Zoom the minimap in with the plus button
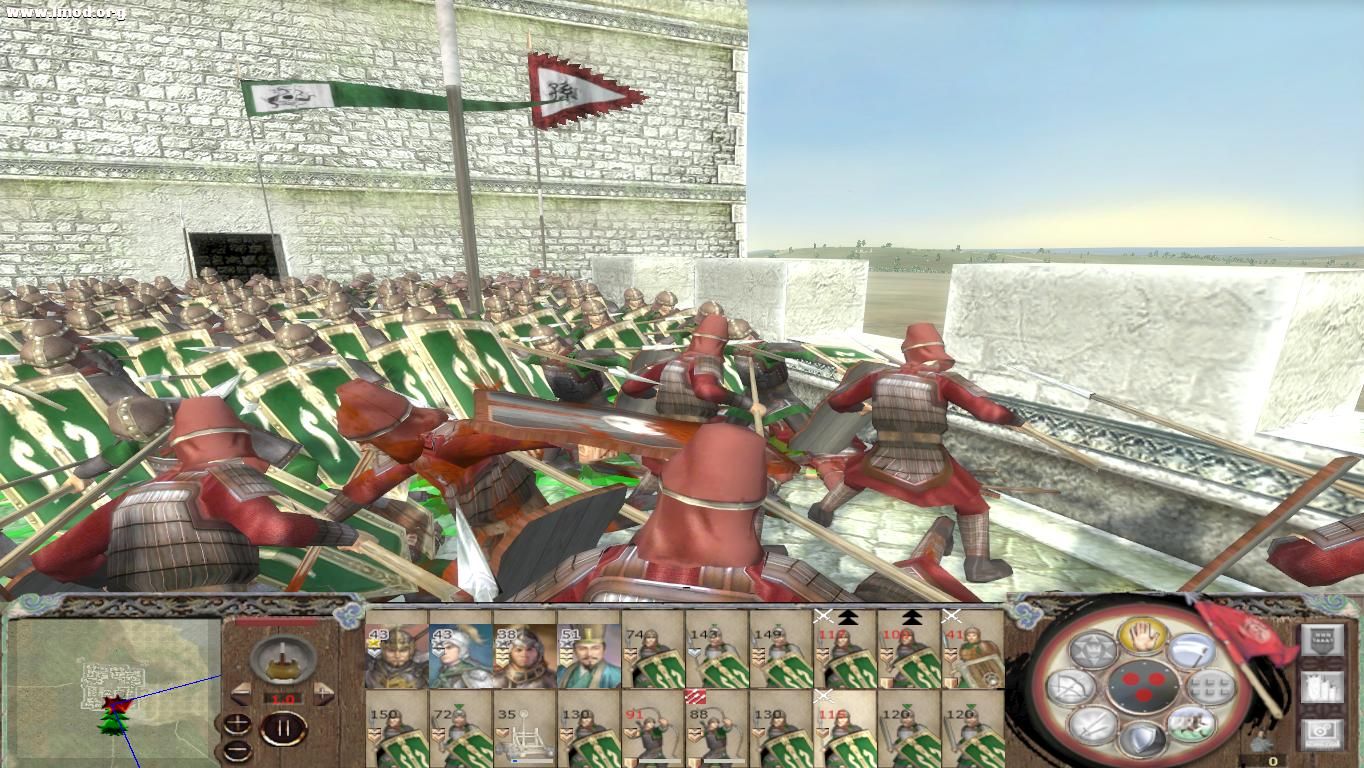This screenshot has height=768, width=1364. tap(237, 723)
